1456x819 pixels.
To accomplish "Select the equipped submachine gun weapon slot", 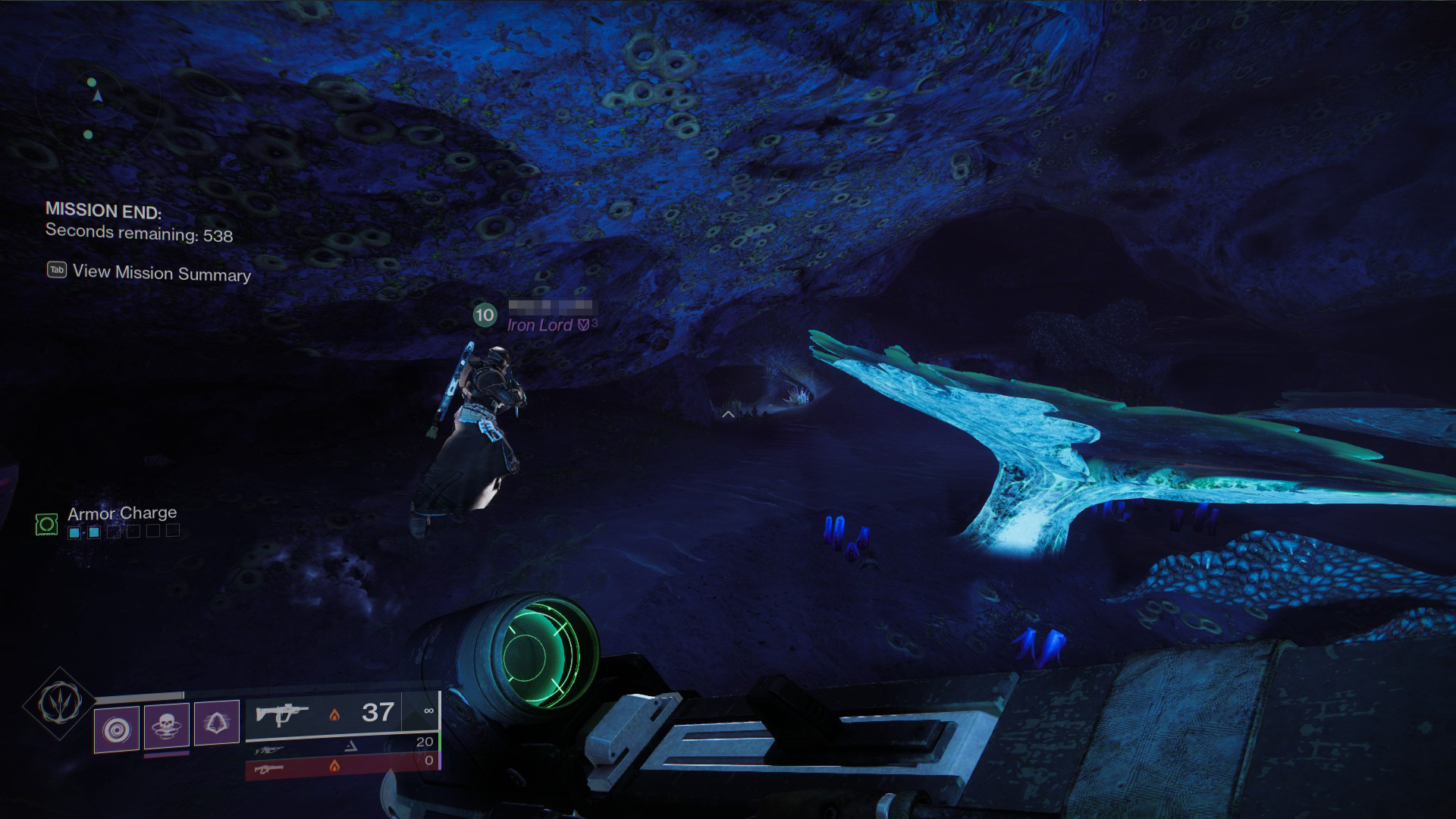I will [x=341, y=713].
